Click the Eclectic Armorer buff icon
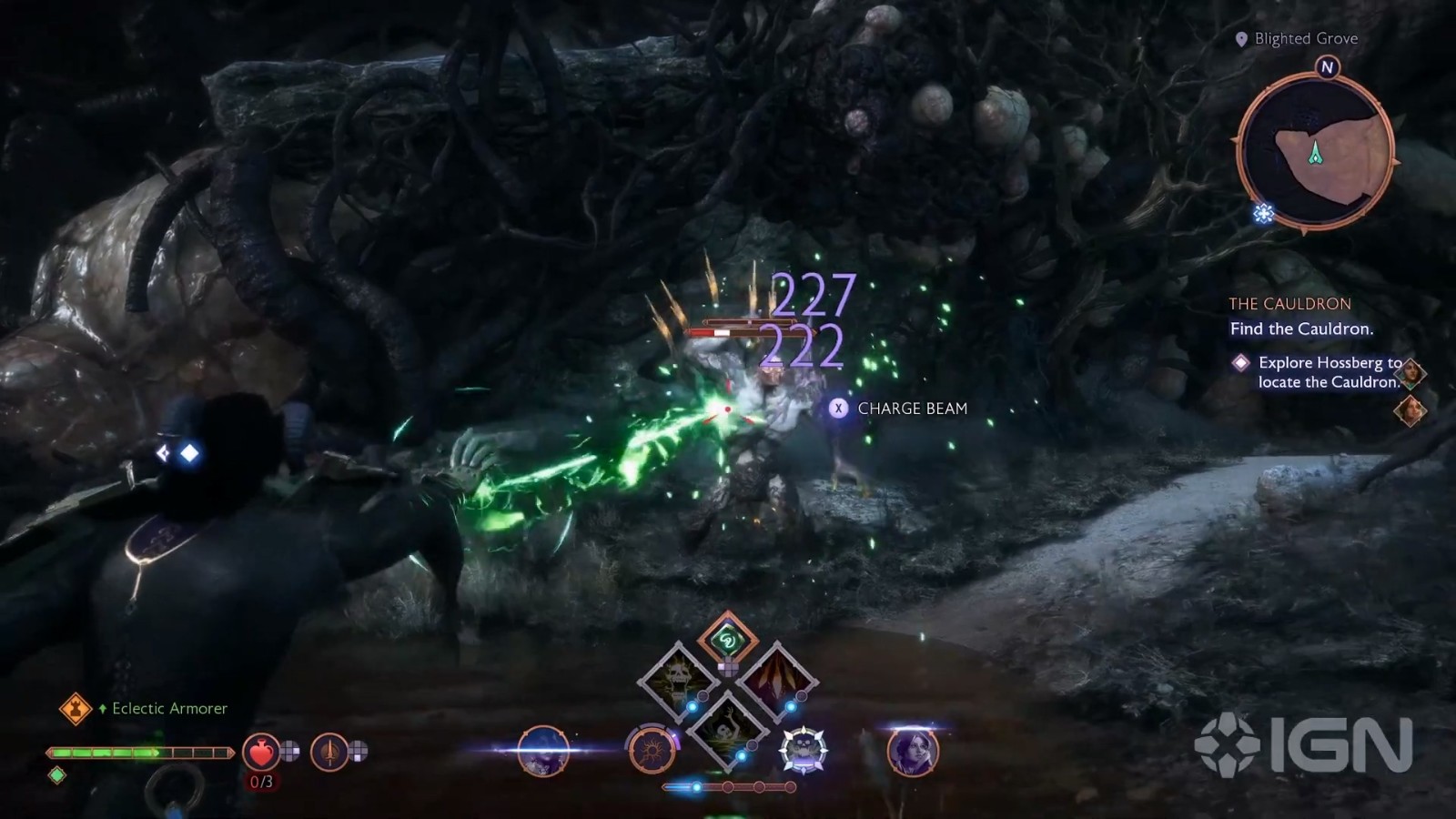This screenshot has height=819, width=1456. tap(76, 708)
